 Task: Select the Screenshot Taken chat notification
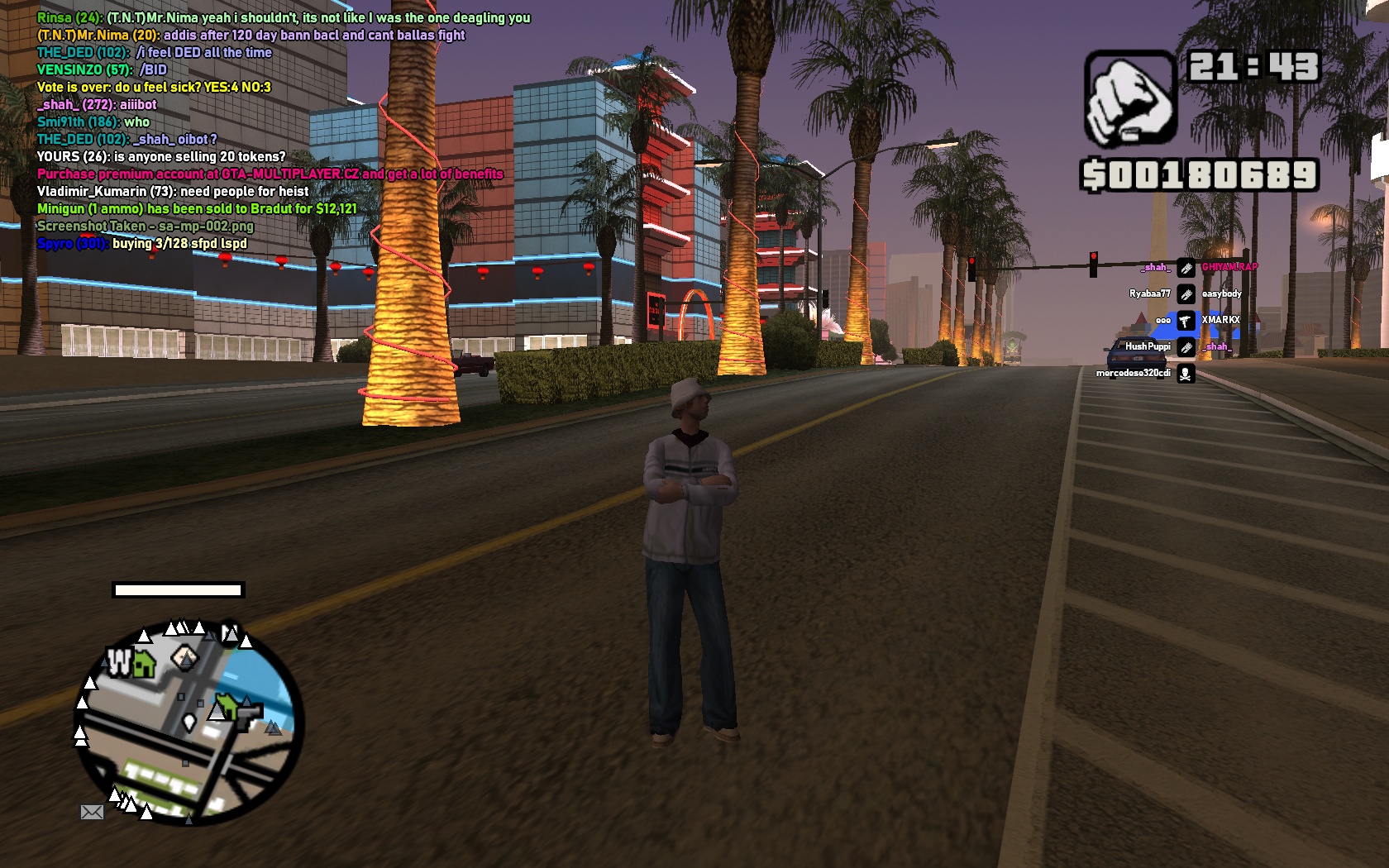146,226
